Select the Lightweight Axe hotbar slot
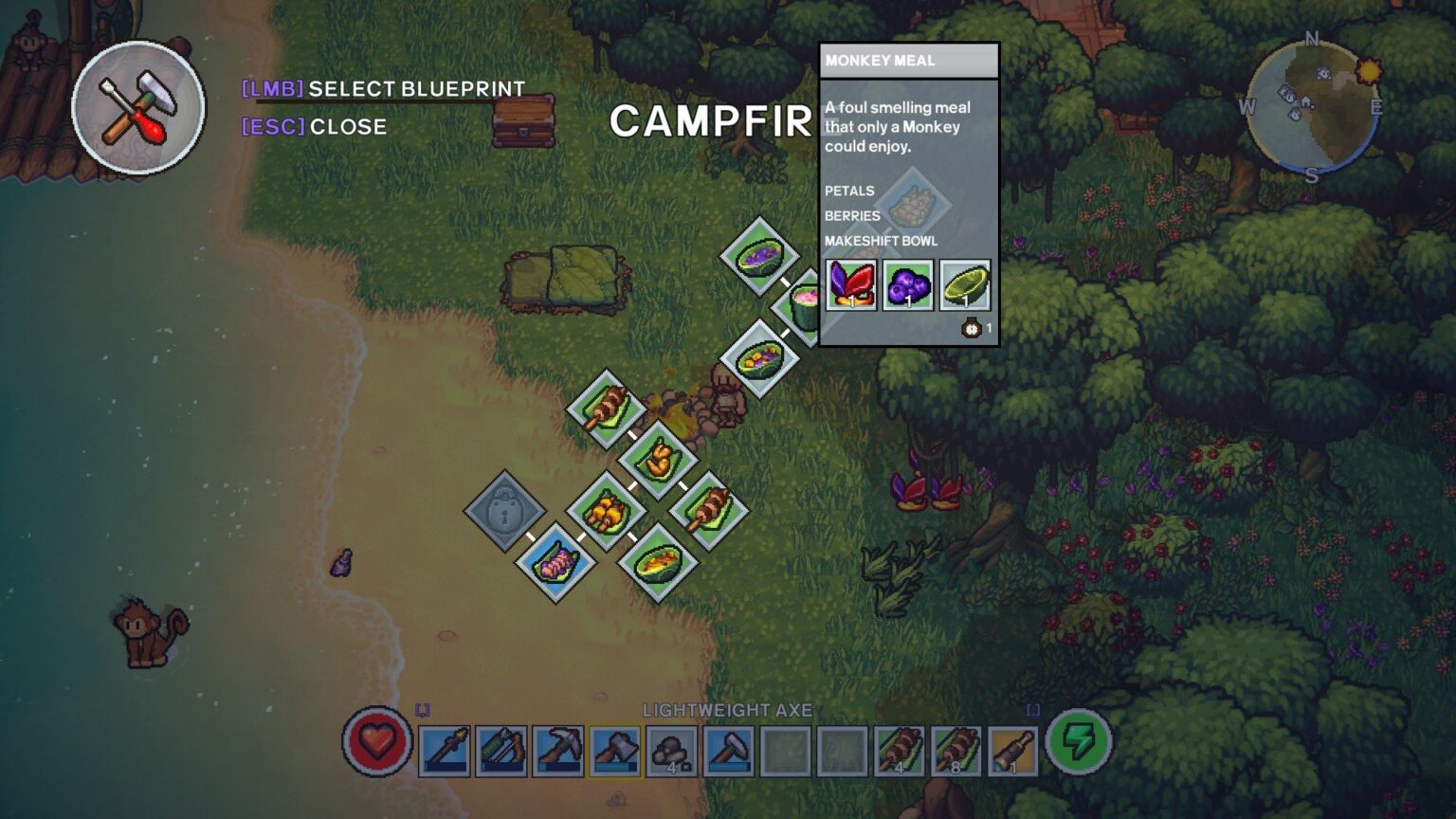This screenshot has width=1456, height=819. tap(615, 751)
